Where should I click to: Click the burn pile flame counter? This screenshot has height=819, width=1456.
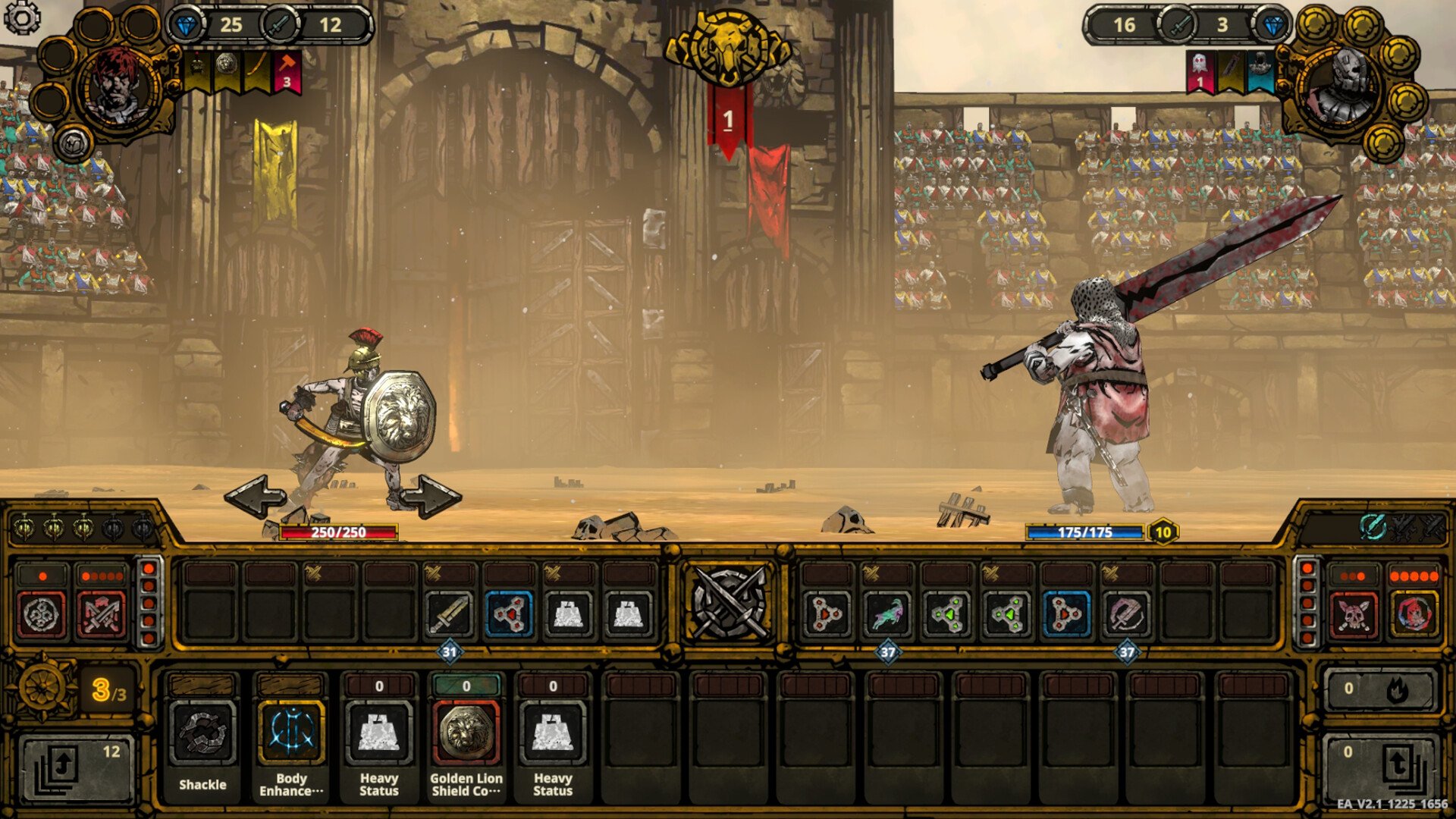(1379, 689)
